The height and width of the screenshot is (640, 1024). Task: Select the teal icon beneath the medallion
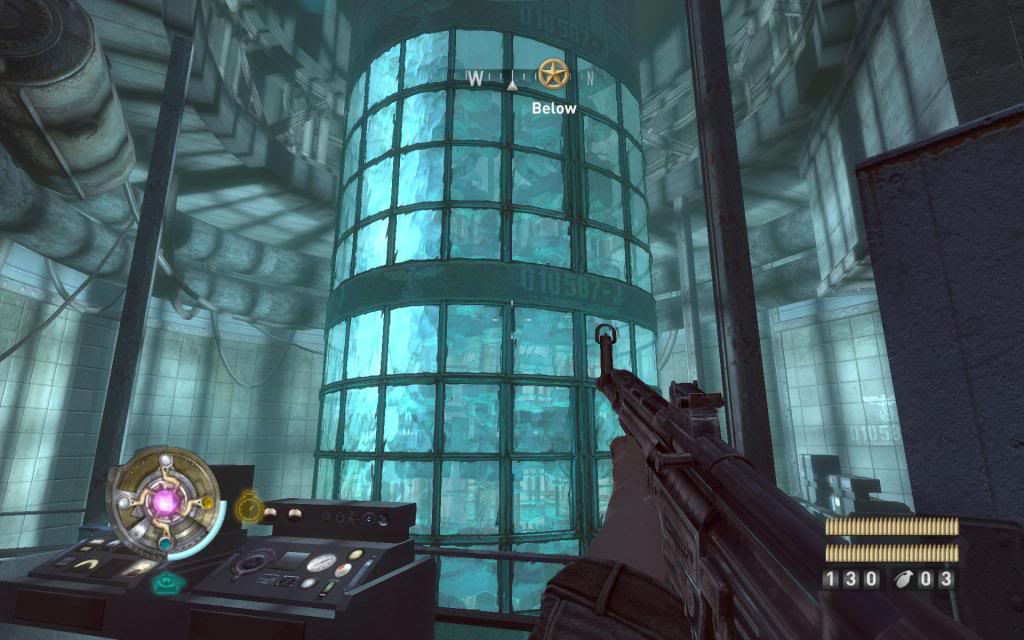[163, 582]
